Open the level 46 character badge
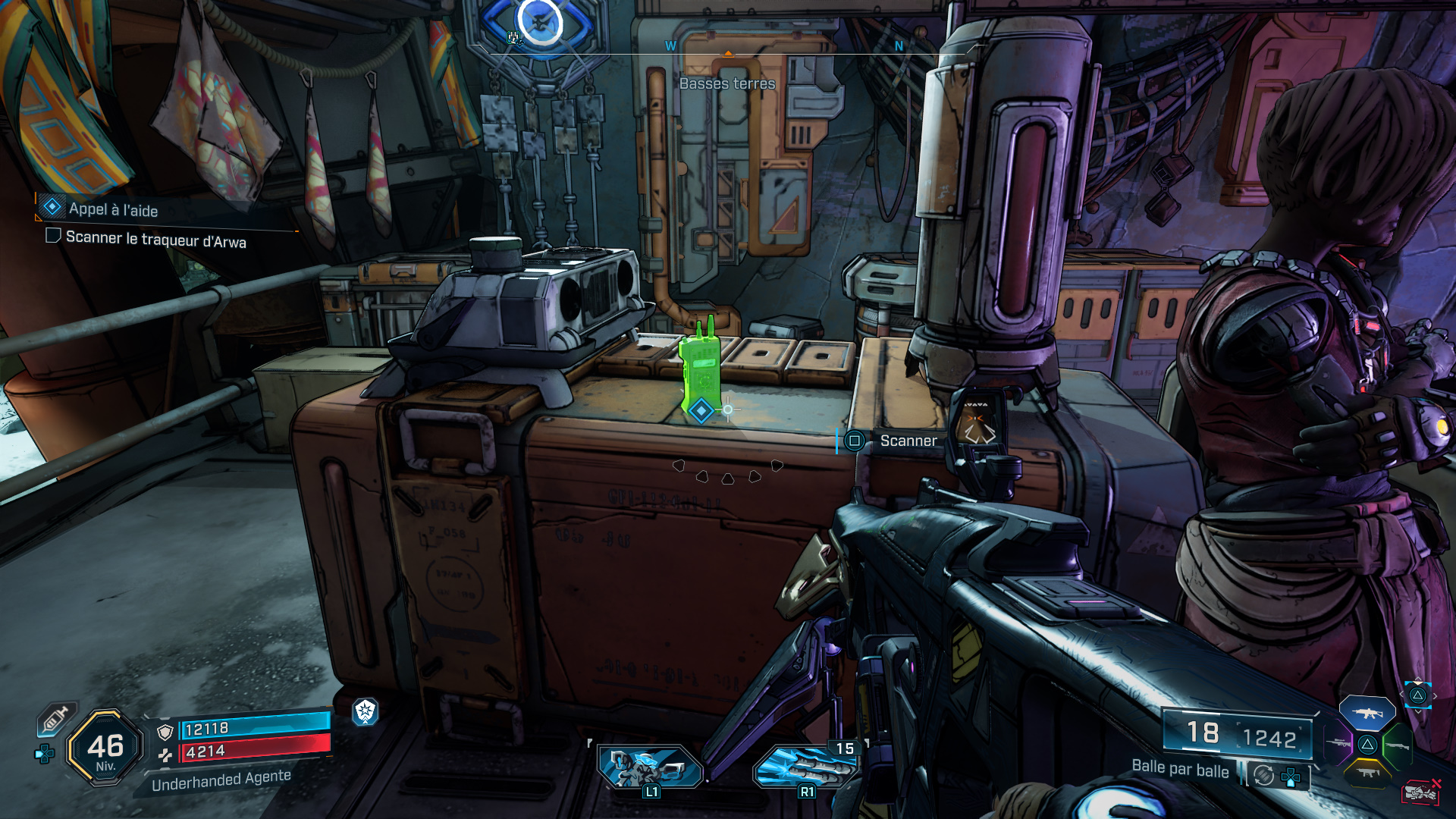Screen dimensions: 1456x819 click(x=105, y=748)
